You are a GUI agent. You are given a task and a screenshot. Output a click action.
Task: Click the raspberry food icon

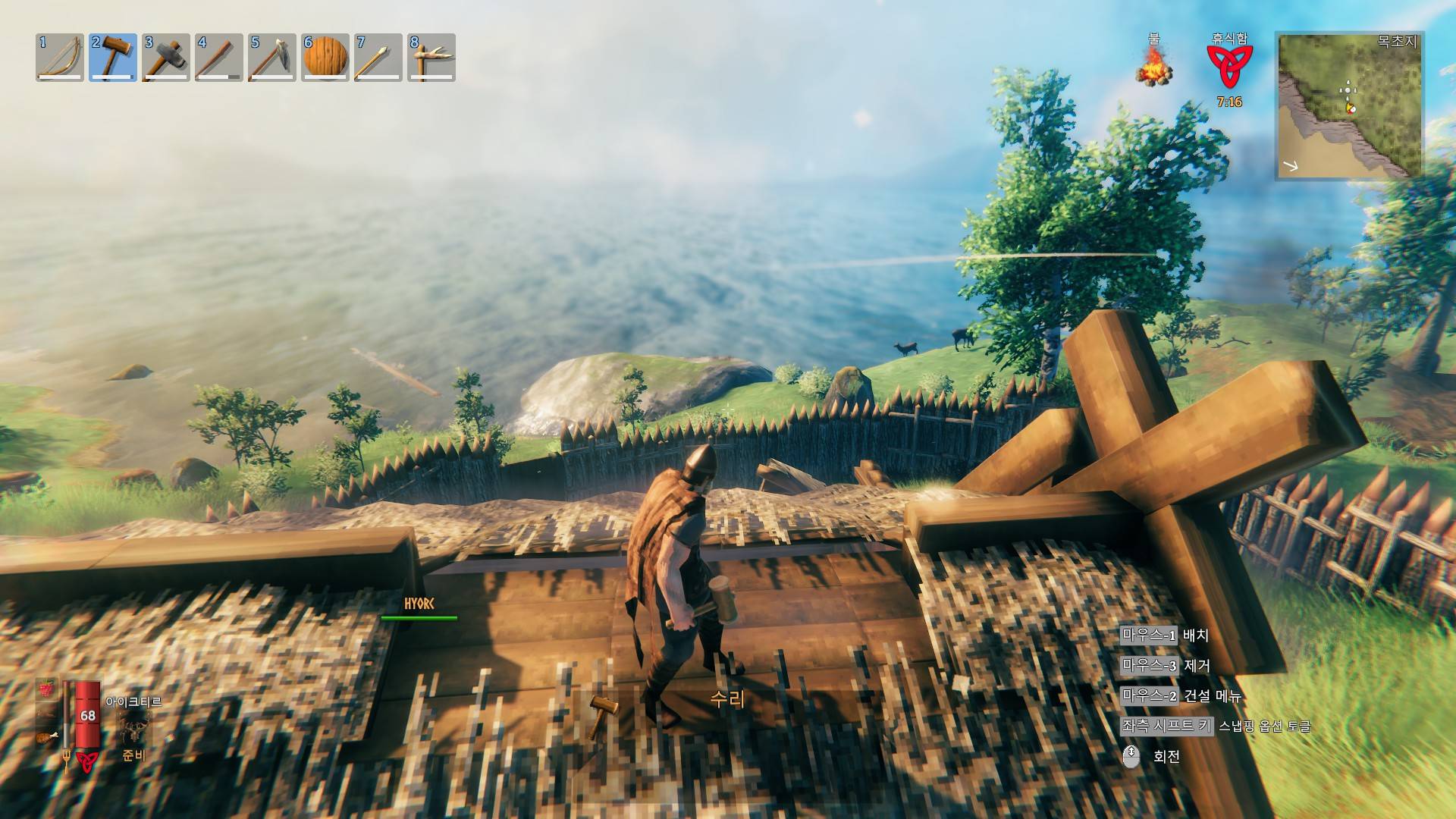coord(47,688)
